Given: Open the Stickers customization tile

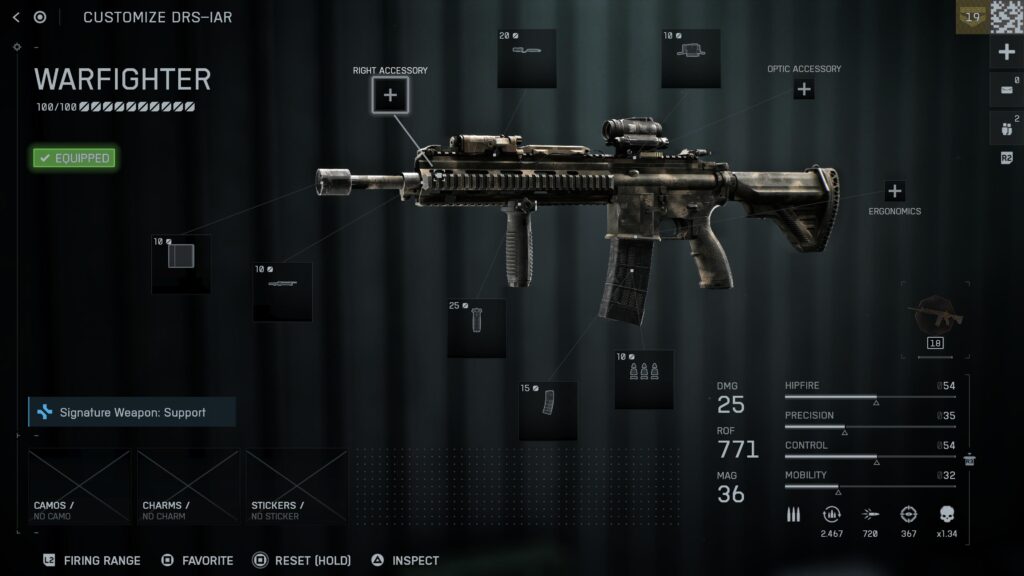Looking at the screenshot, I should [x=297, y=487].
